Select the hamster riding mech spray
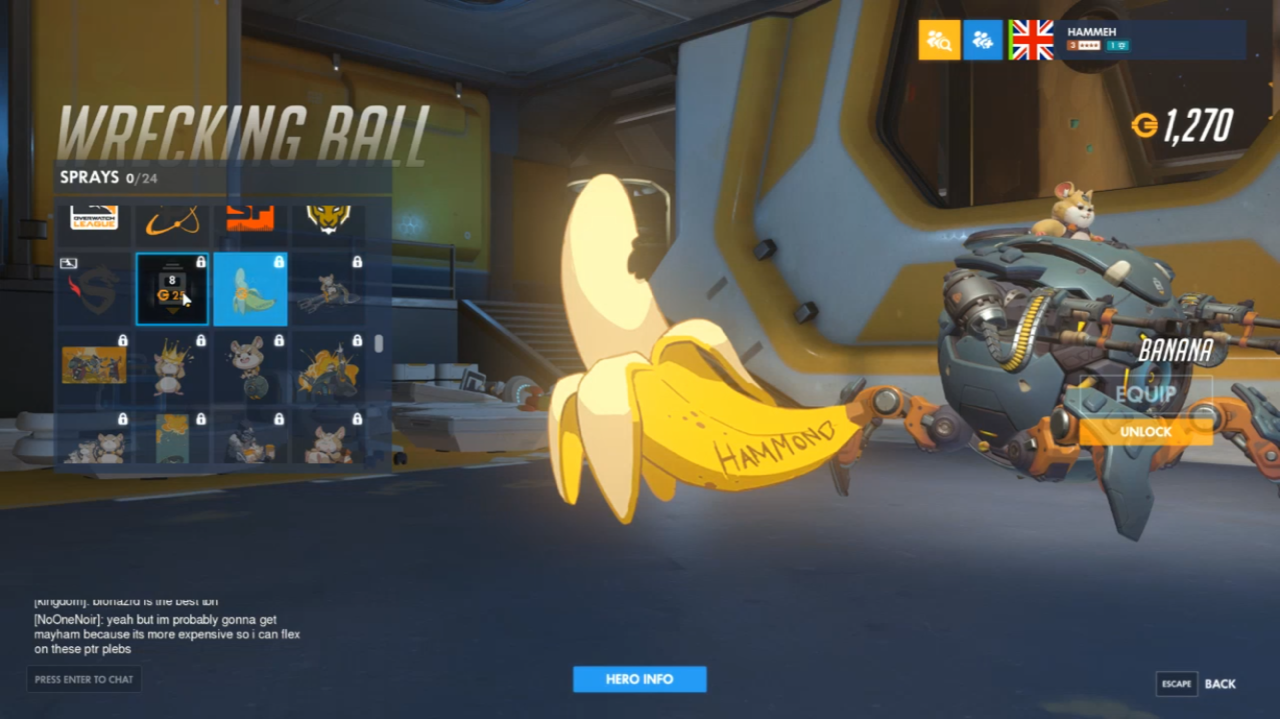Image resolution: width=1280 pixels, height=719 pixels. (x=328, y=290)
